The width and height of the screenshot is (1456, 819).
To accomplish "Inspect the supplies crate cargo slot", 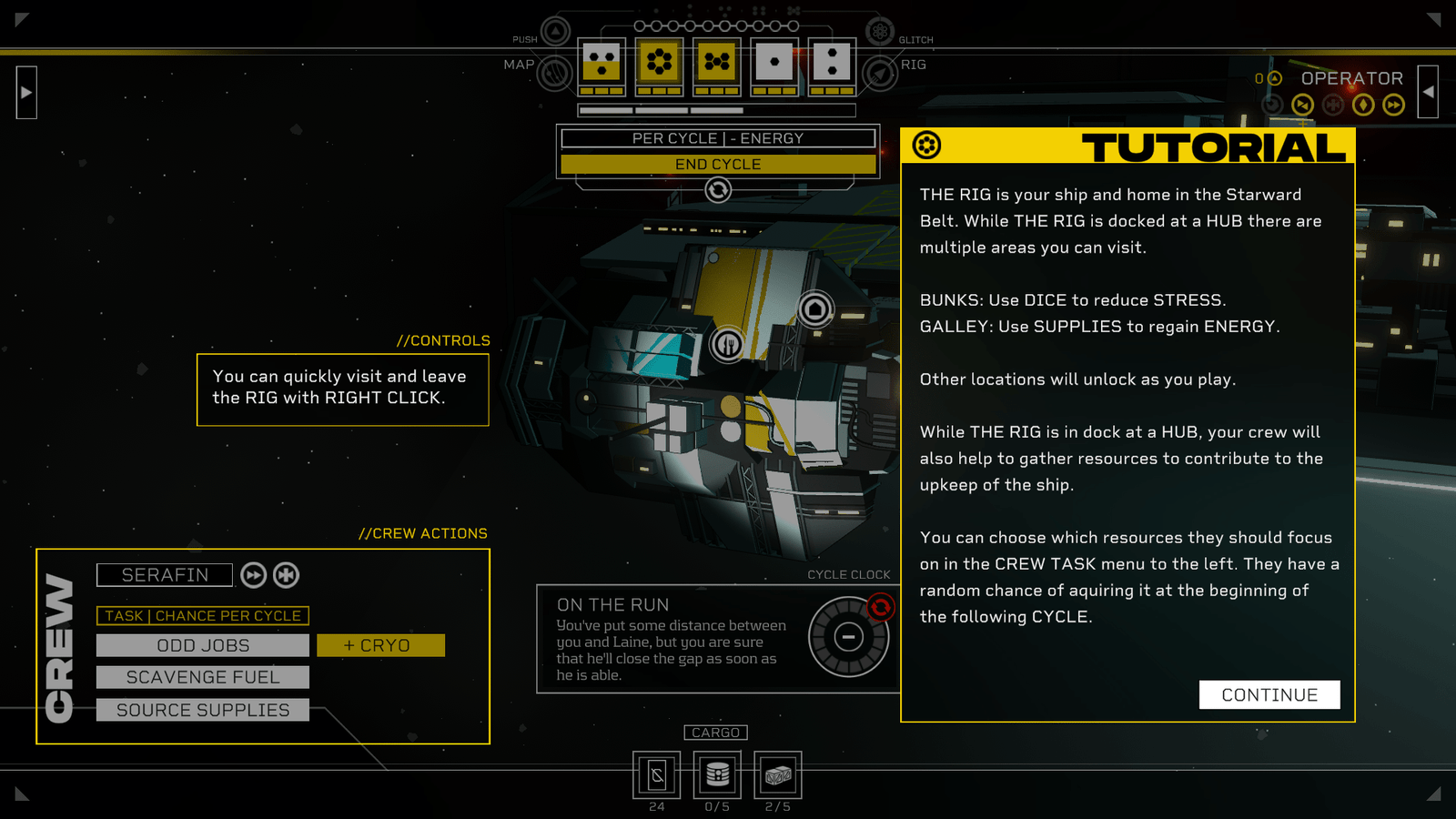I will [x=777, y=774].
